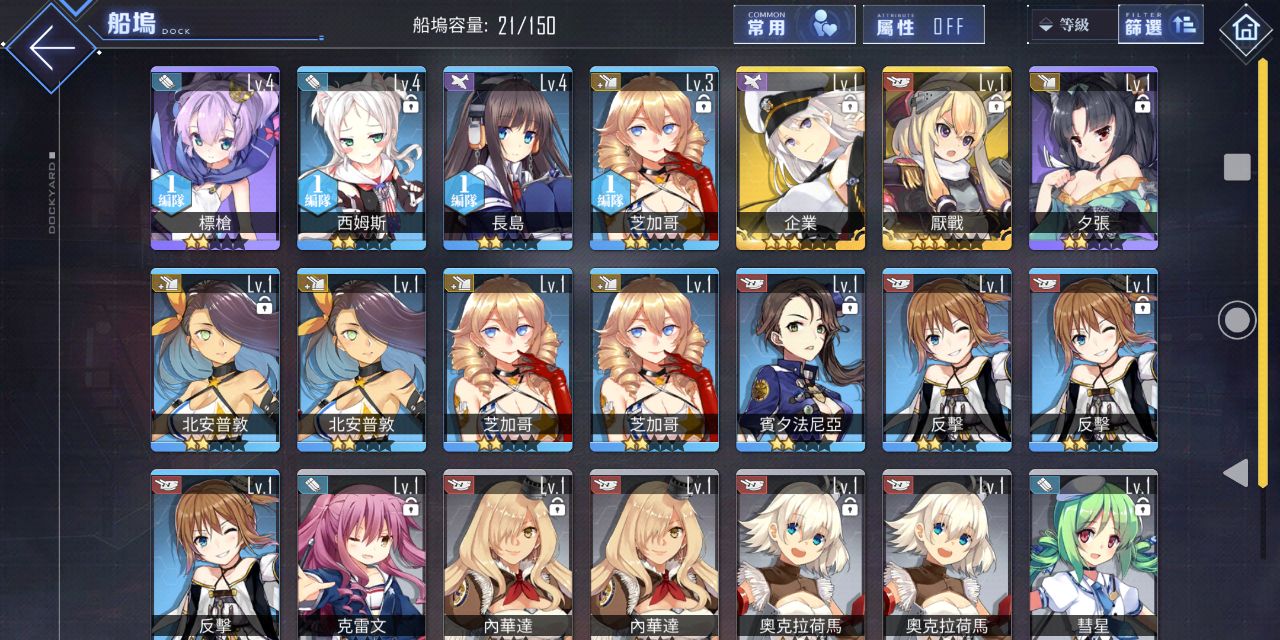Open the 篩選 filter options
The width and height of the screenshot is (1280, 640).
coord(1160,26)
